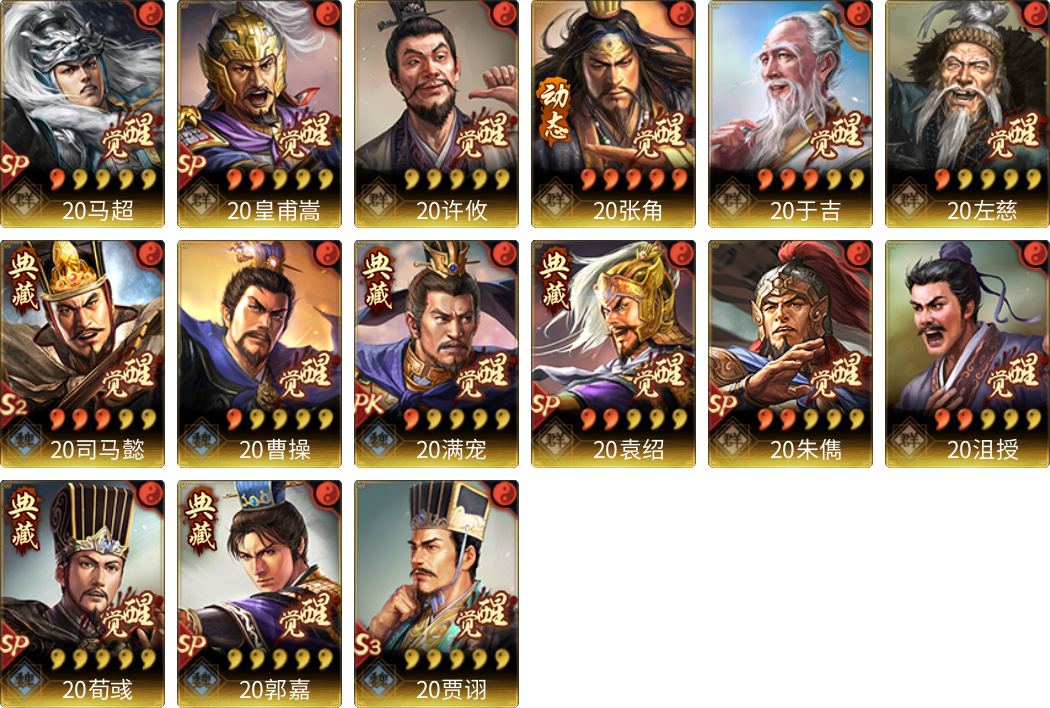Image resolution: width=1050 pixels, height=708 pixels.
Task: Click the 荀彧 collector card
Action: click(82, 593)
